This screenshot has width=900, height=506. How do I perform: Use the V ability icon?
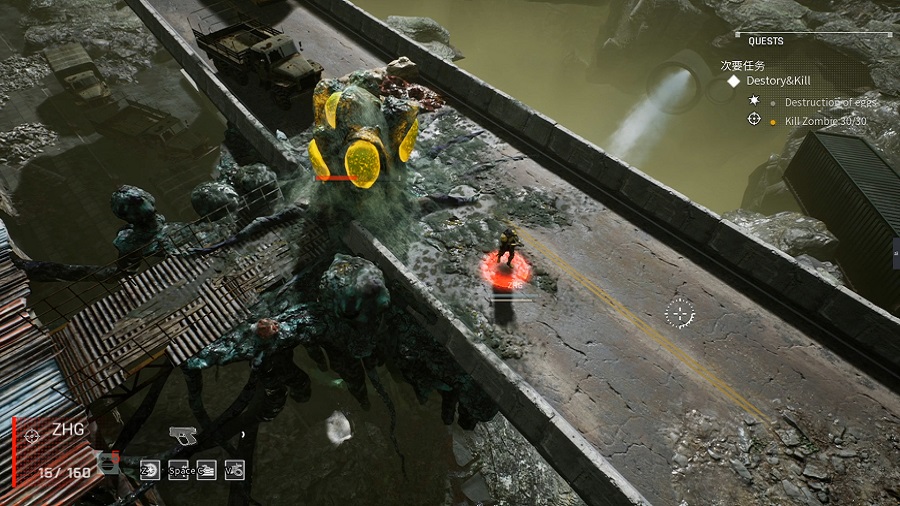pyautogui.click(x=234, y=469)
